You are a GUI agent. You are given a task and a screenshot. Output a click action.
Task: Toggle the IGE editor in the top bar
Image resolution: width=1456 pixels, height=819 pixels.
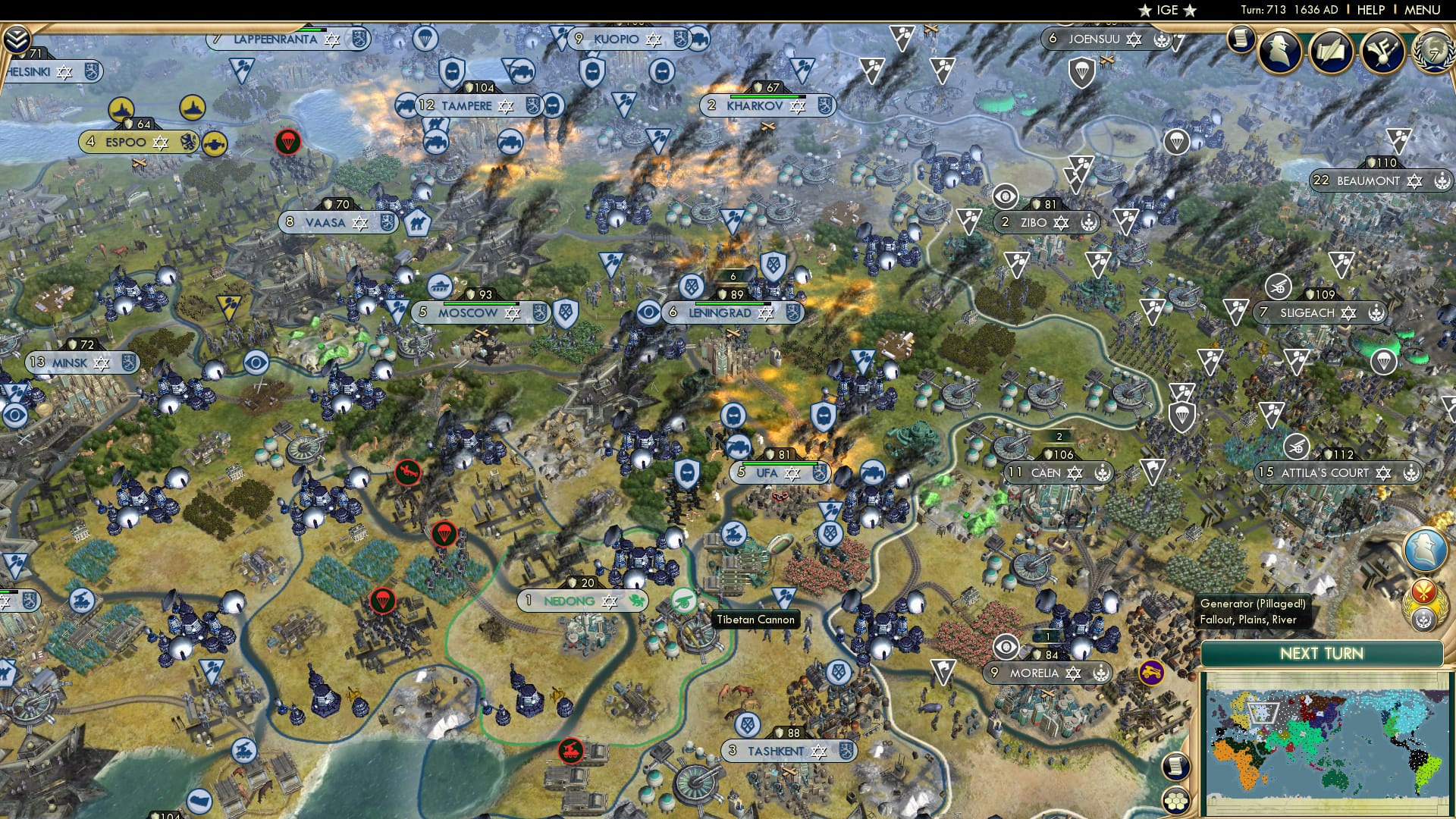1168,10
